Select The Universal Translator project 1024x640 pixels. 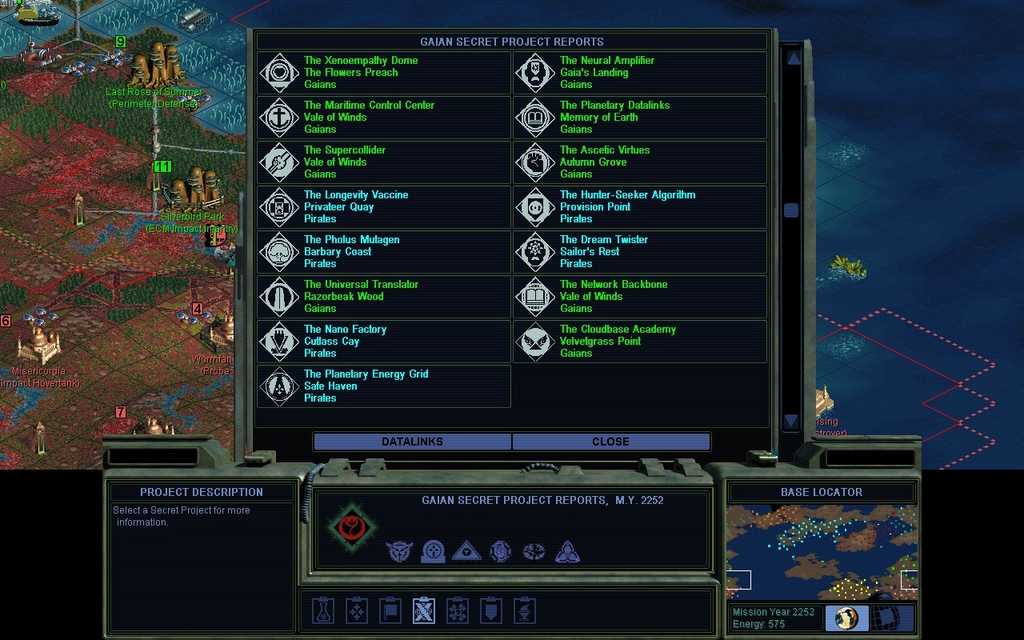click(x=384, y=297)
